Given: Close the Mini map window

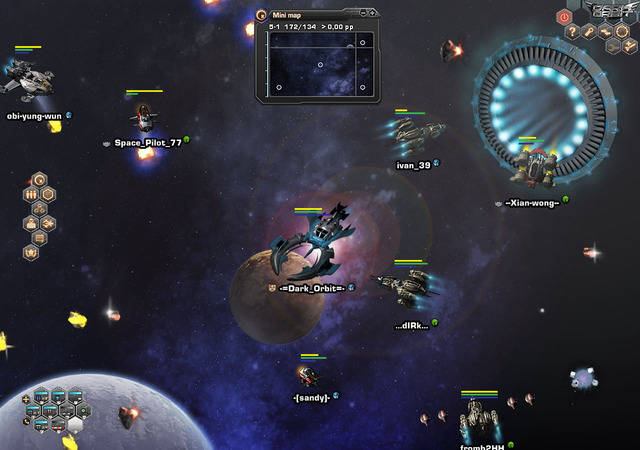Looking at the screenshot, I should point(372,14).
